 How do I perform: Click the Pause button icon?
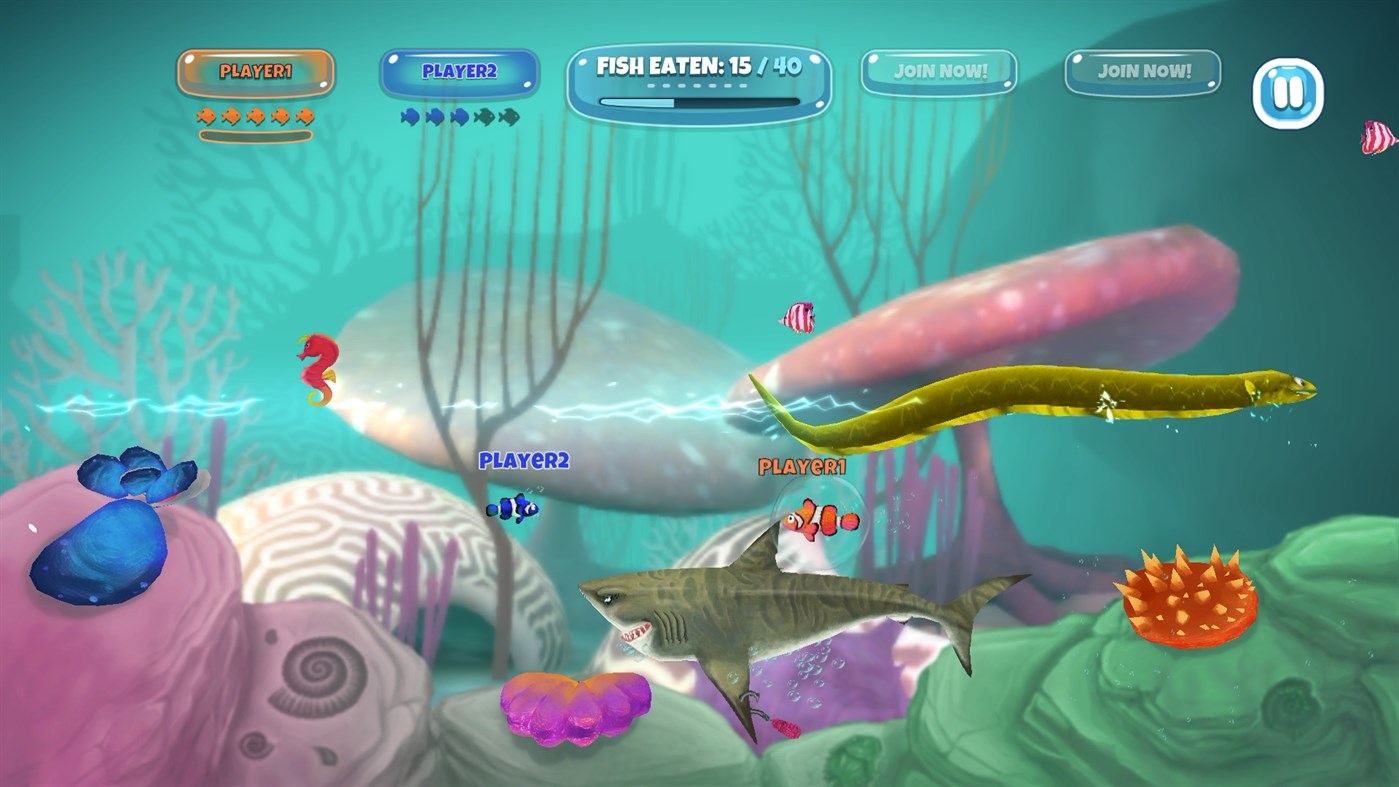click(x=1289, y=92)
